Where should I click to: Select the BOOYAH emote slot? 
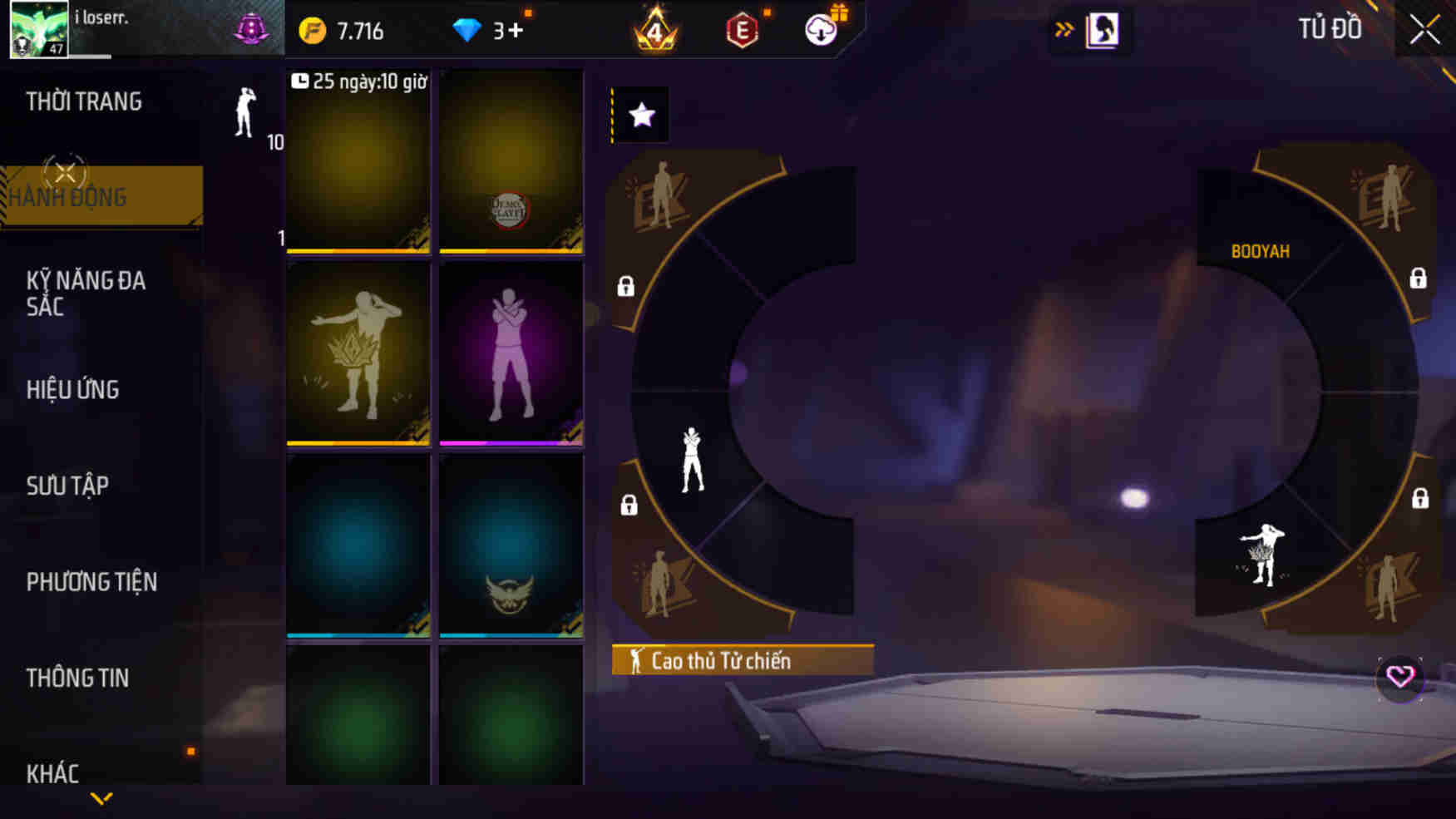(1261, 249)
